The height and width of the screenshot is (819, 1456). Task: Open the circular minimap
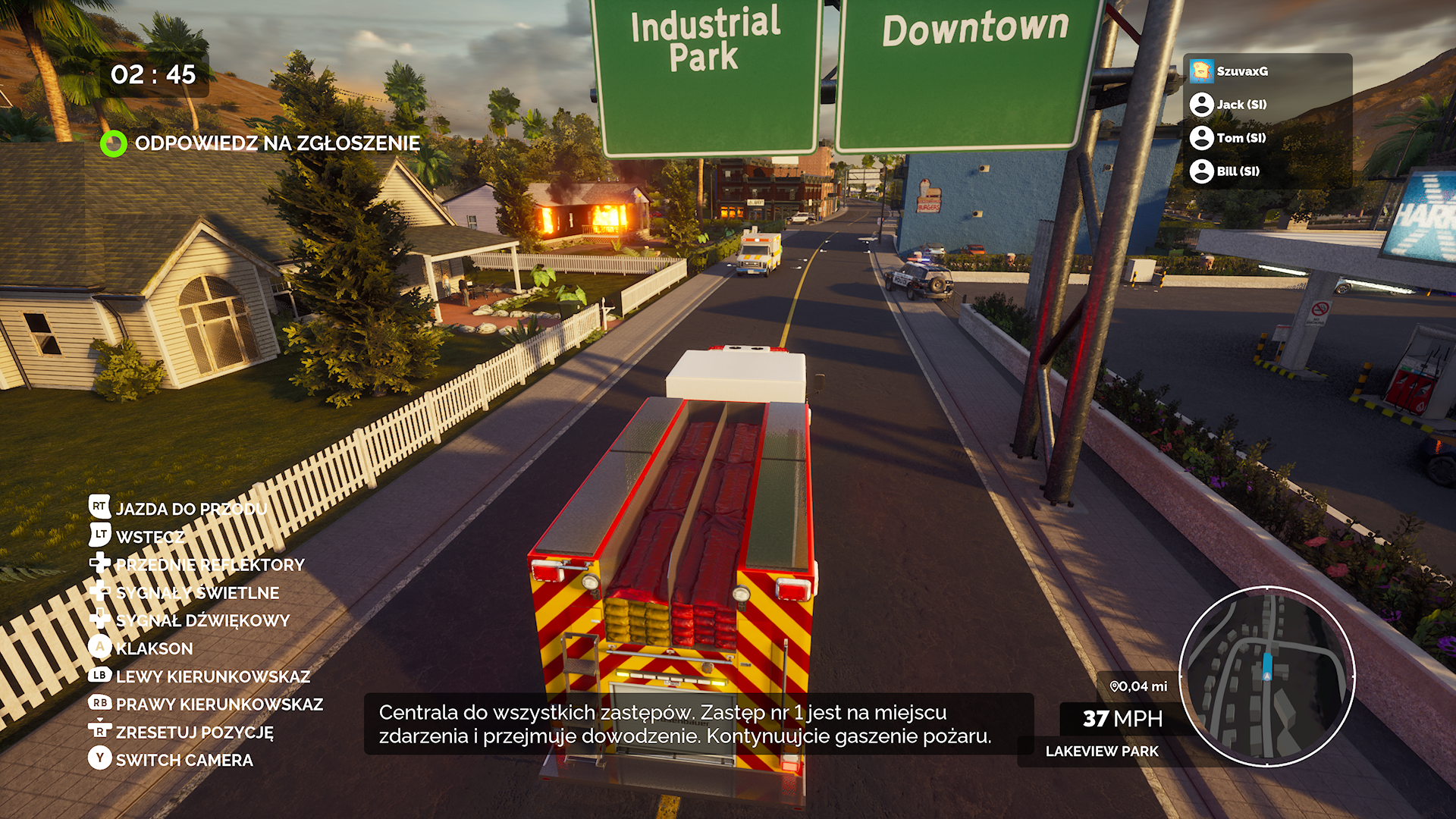click(1266, 676)
